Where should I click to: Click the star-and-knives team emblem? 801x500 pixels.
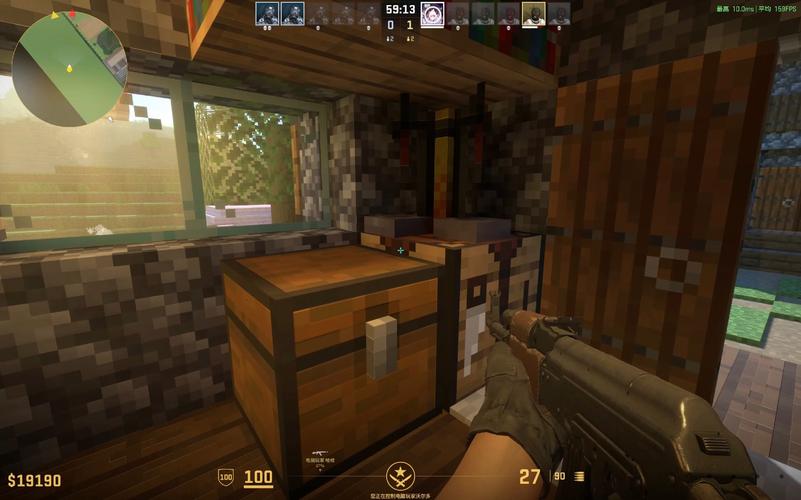(400, 475)
